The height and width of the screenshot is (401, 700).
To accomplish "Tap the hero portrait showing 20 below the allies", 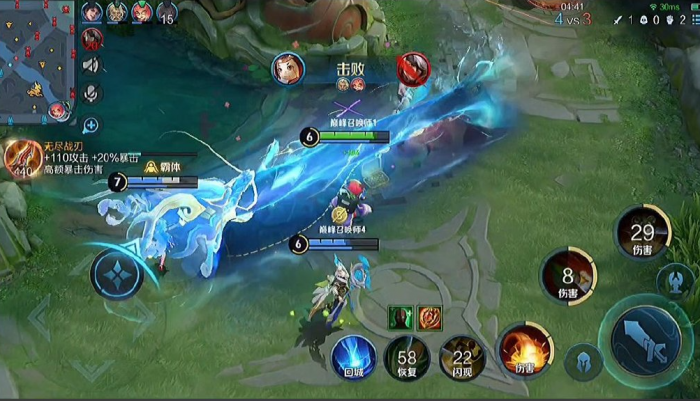I will [93, 39].
